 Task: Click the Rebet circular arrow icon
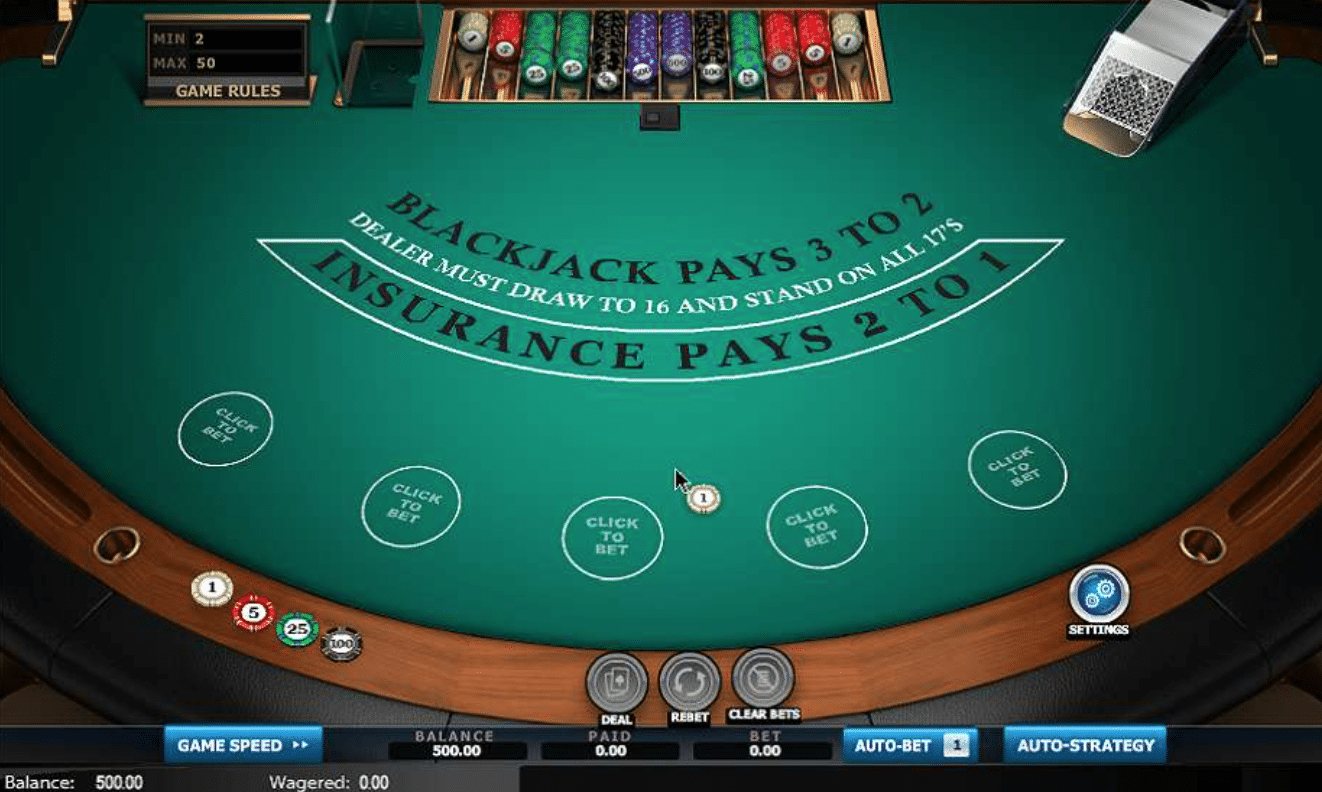pos(688,683)
